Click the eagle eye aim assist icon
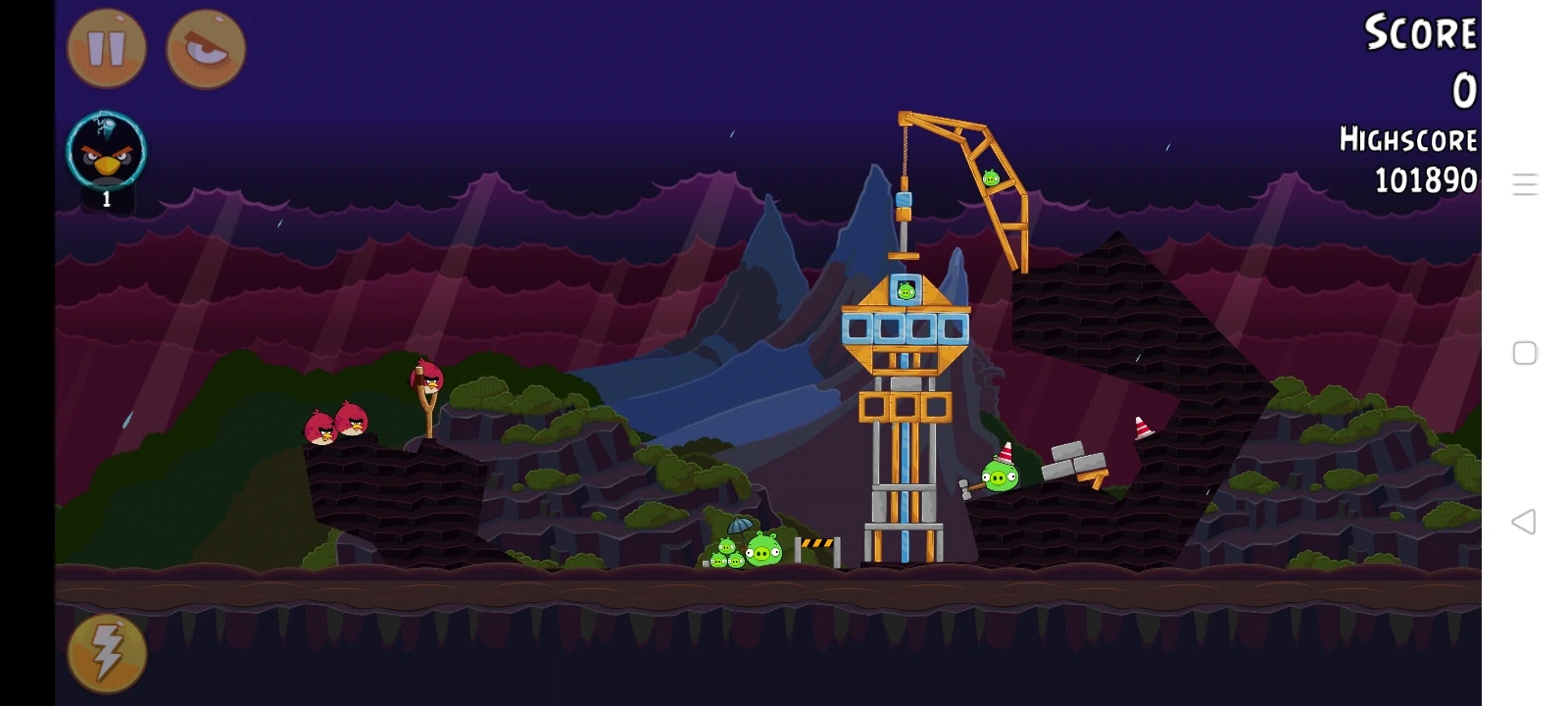The width and height of the screenshot is (1568, 706). pos(204,51)
